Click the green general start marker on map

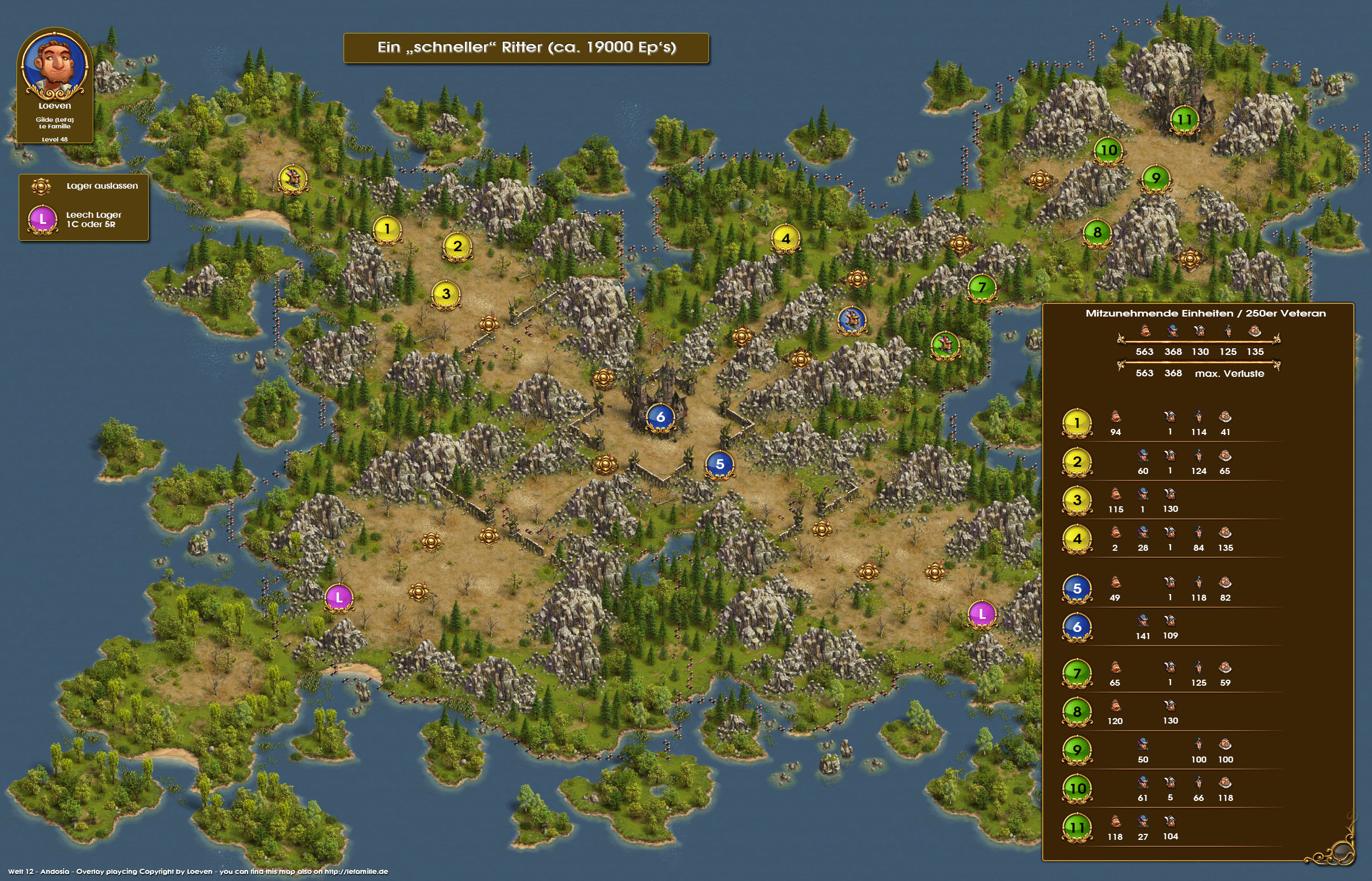point(945,345)
